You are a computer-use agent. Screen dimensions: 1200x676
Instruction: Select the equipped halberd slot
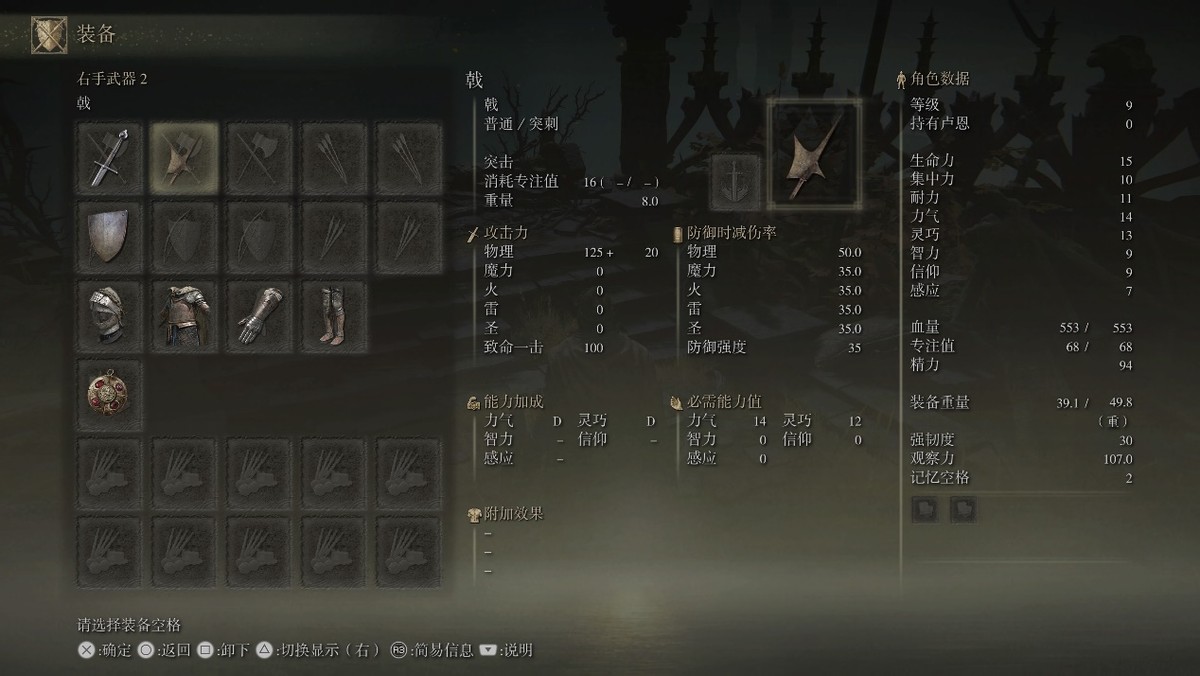pyautogui.click(x=185, y=158)
